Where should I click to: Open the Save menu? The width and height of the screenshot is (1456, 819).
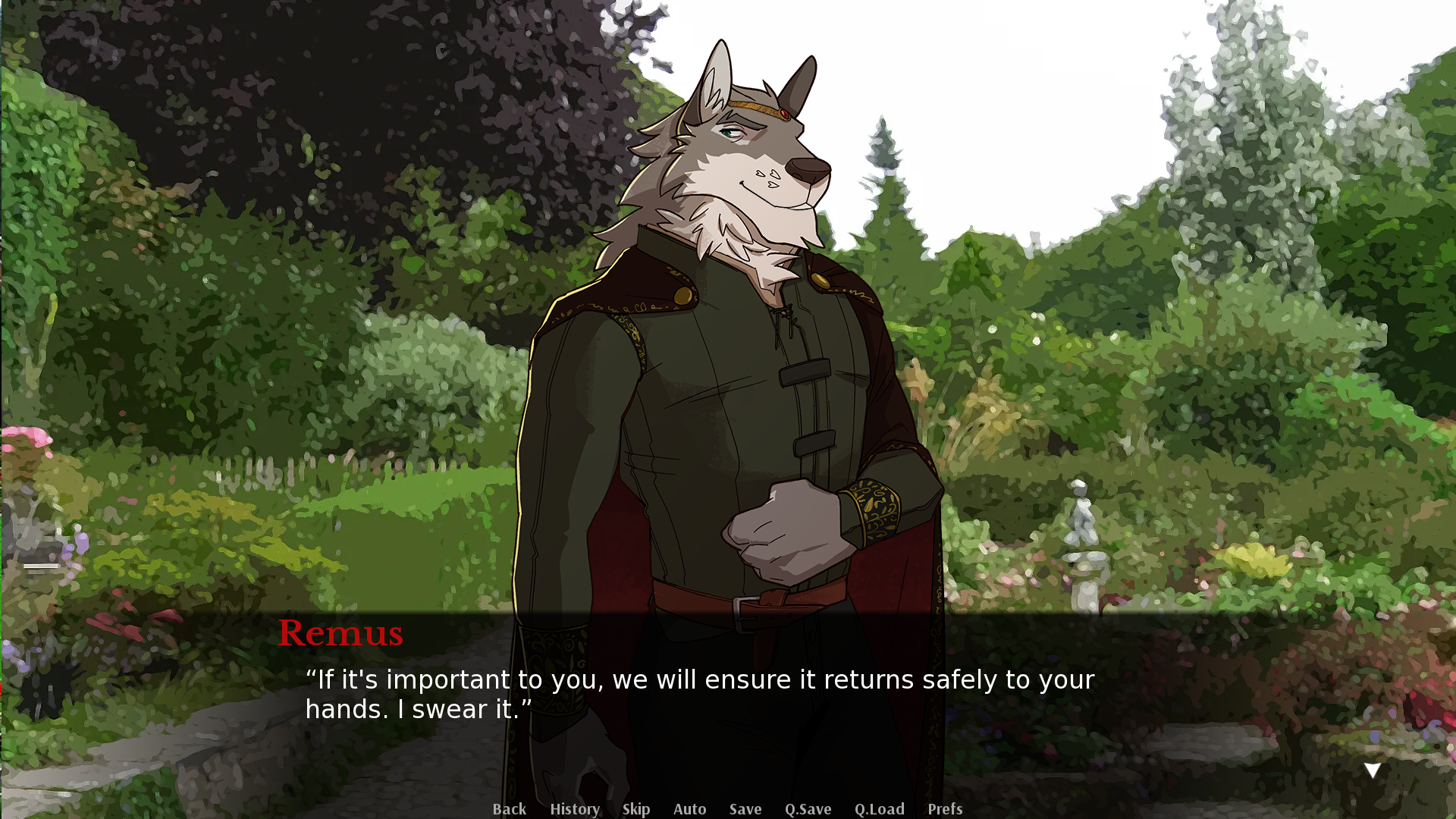745,809
